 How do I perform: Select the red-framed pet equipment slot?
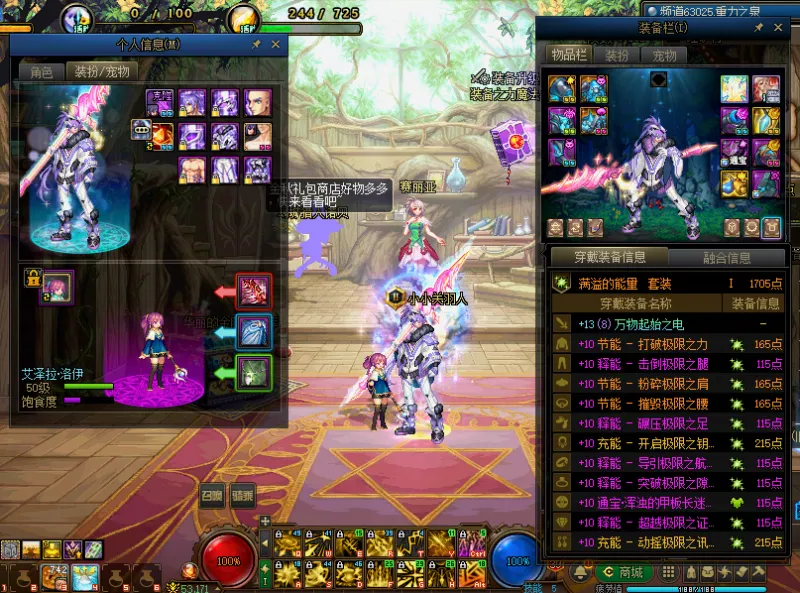(254, 292)
